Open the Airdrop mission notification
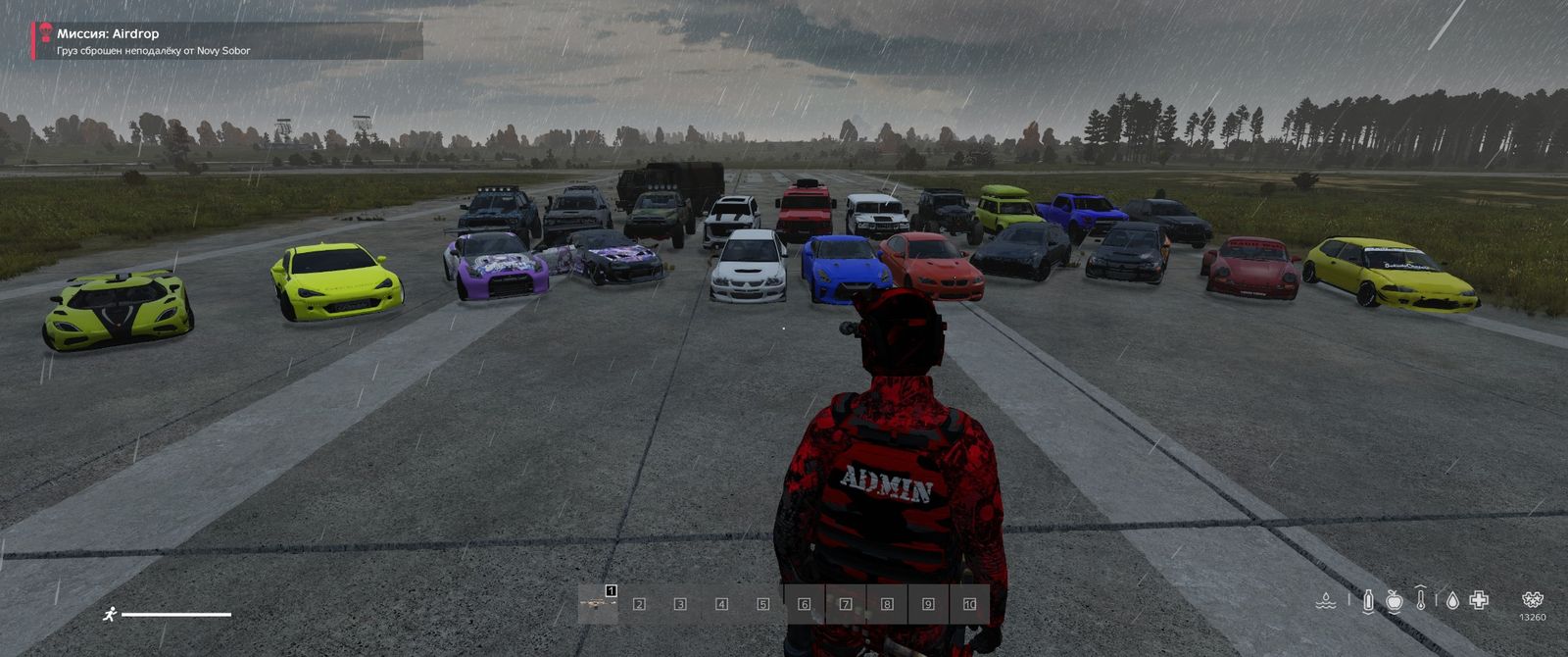Image resolution: width=1568 pixels, height=657 pixels. pos(227,41)
